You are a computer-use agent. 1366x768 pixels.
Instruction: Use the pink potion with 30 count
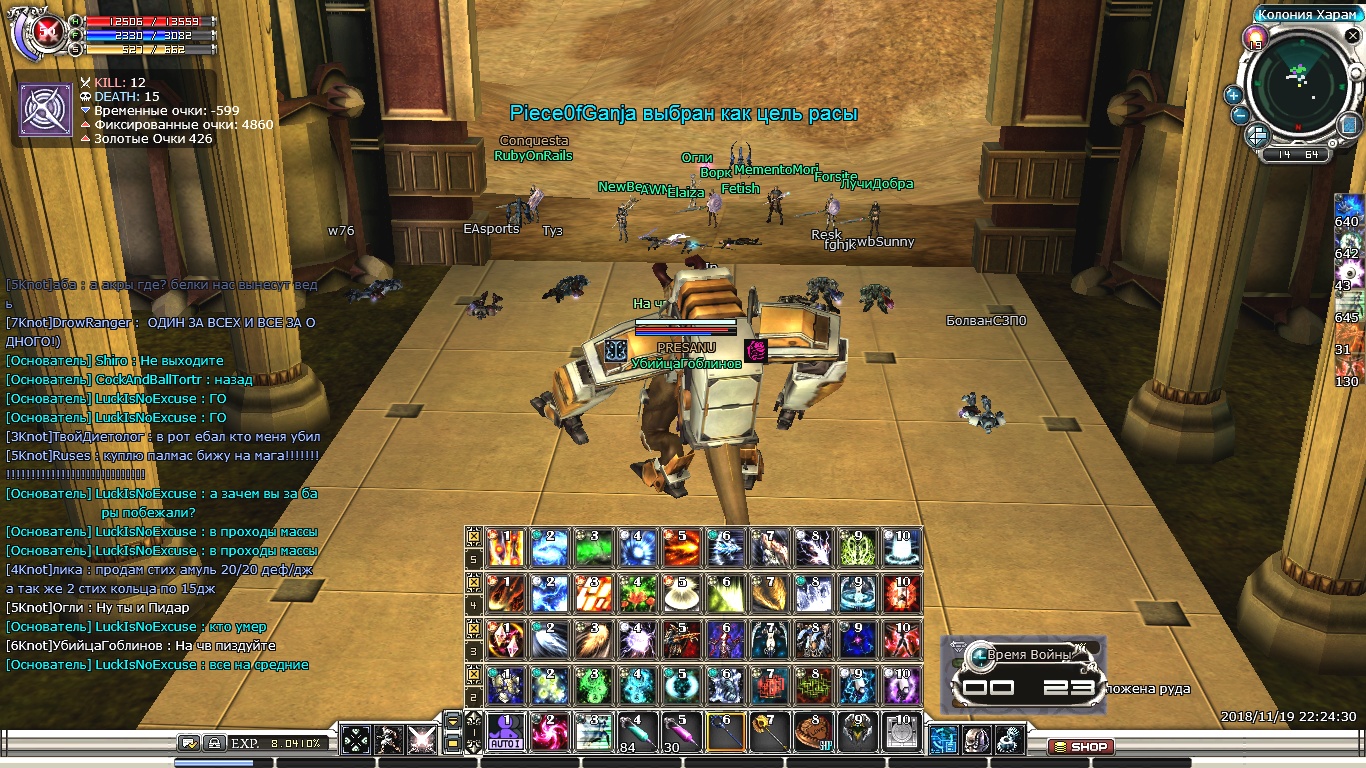(681, 733)
